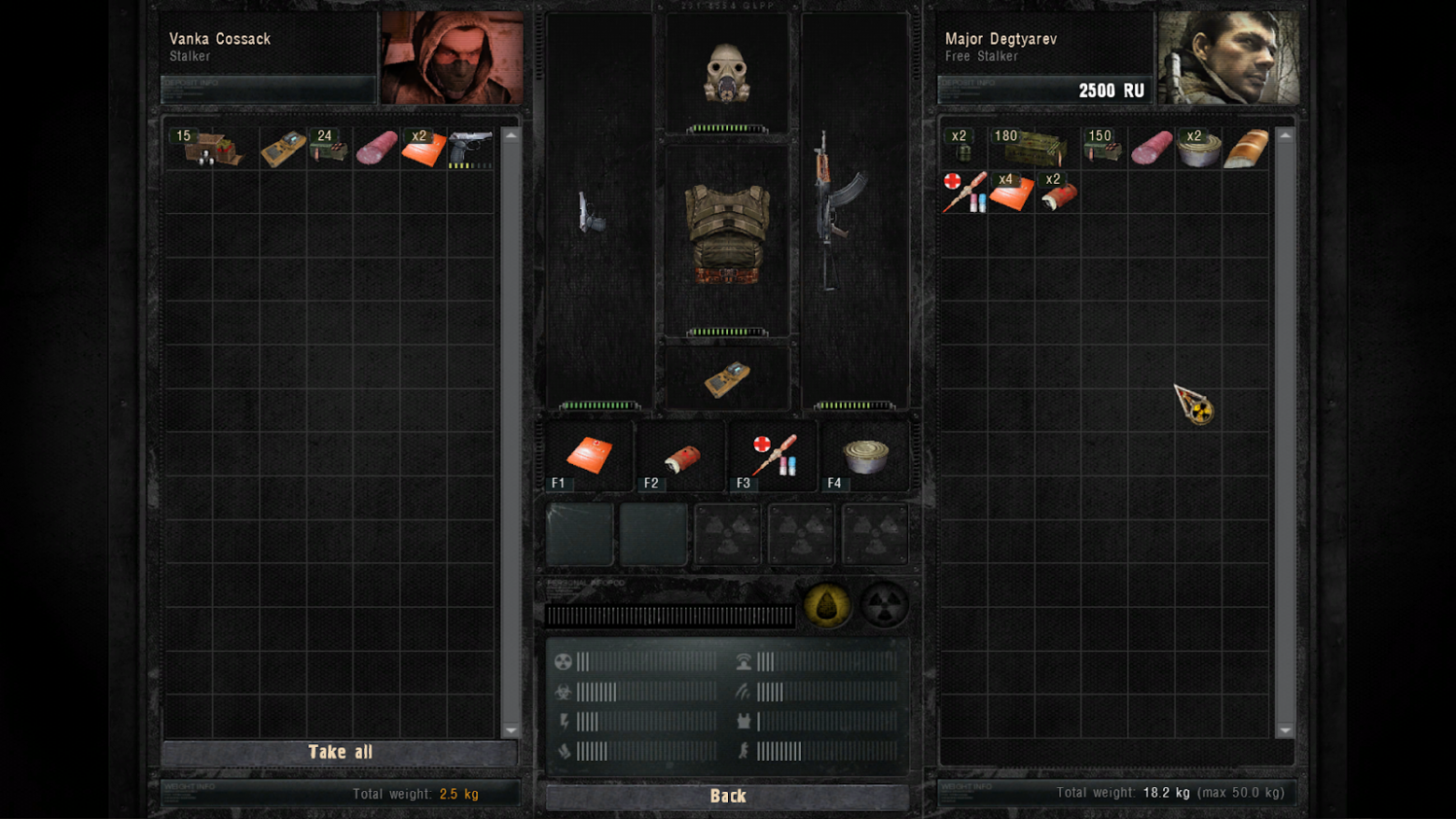Viewport: 1456px width, 819px height.
Task: Choose the x2 grenades in Degtyarev's inventory
Action: point(963,148)
